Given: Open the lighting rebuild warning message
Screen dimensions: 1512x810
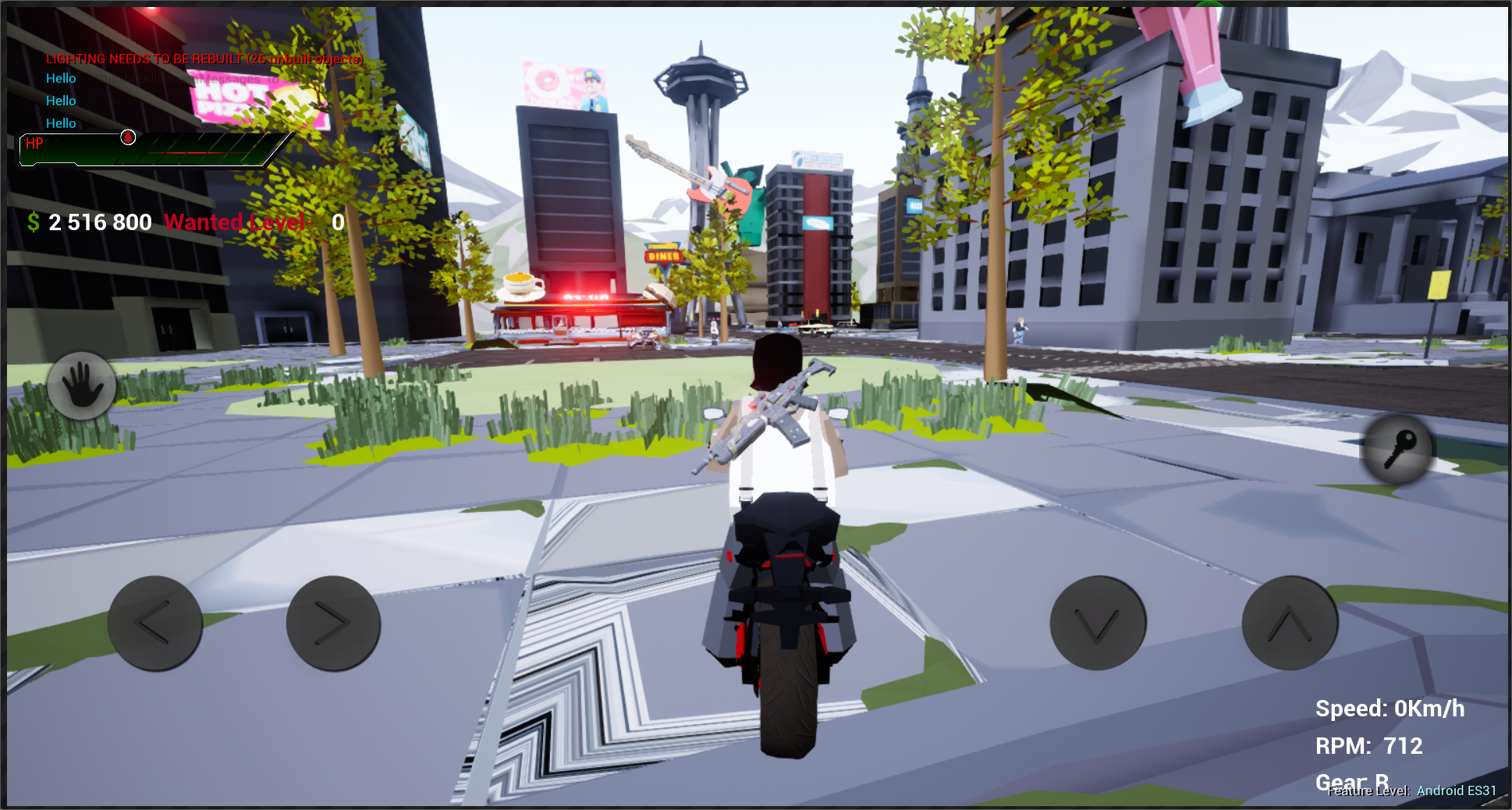Looking at the screenshot, I should 204,59.
